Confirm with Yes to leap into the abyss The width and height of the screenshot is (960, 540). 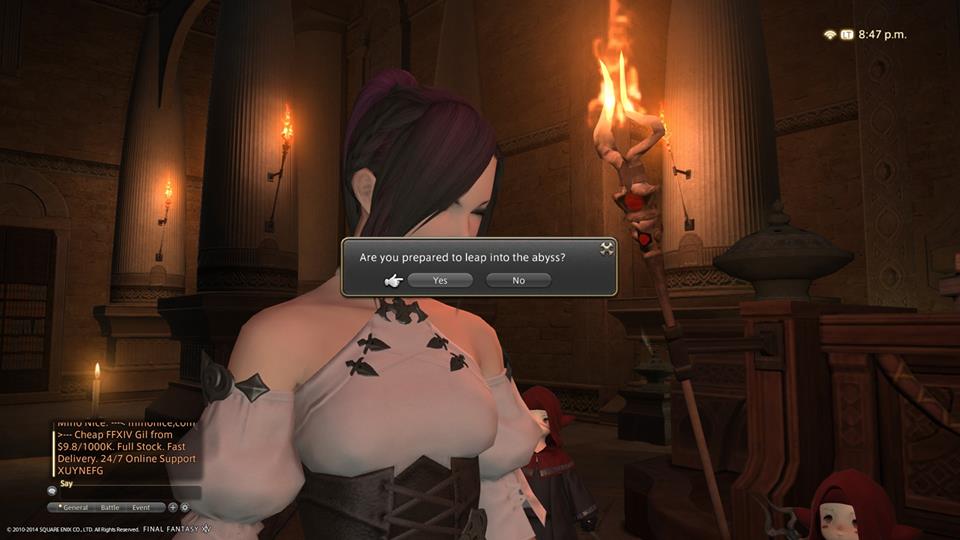(x=440, y=281)
